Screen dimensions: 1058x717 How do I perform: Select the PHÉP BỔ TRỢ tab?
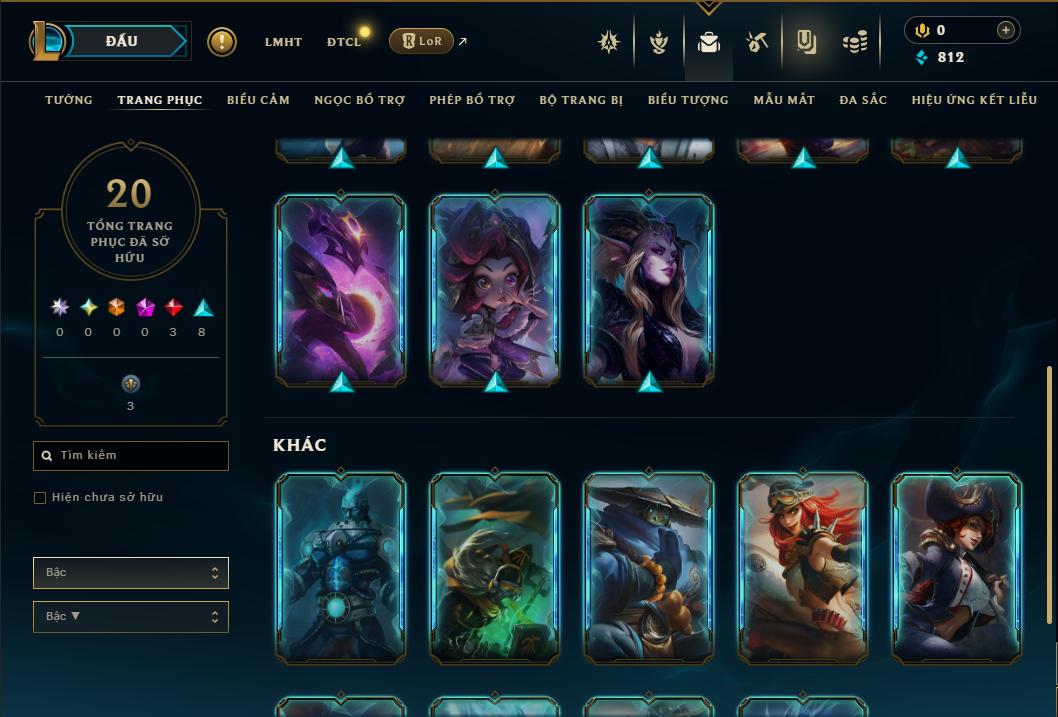pyautogui.click(x=472, y=100)
